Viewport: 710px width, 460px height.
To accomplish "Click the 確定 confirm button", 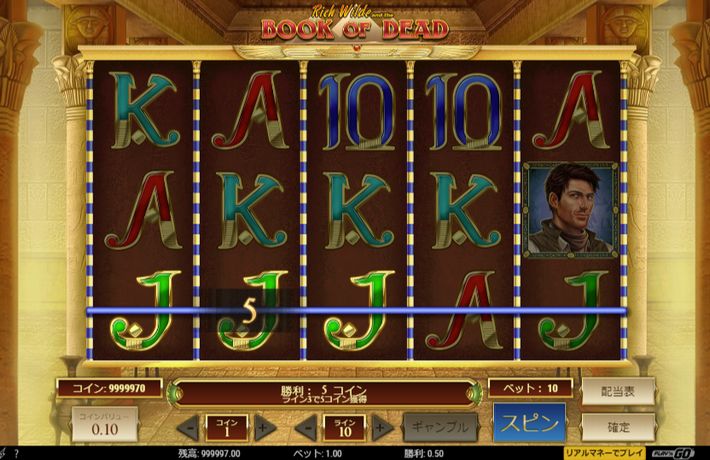I will tap(619, 426).
